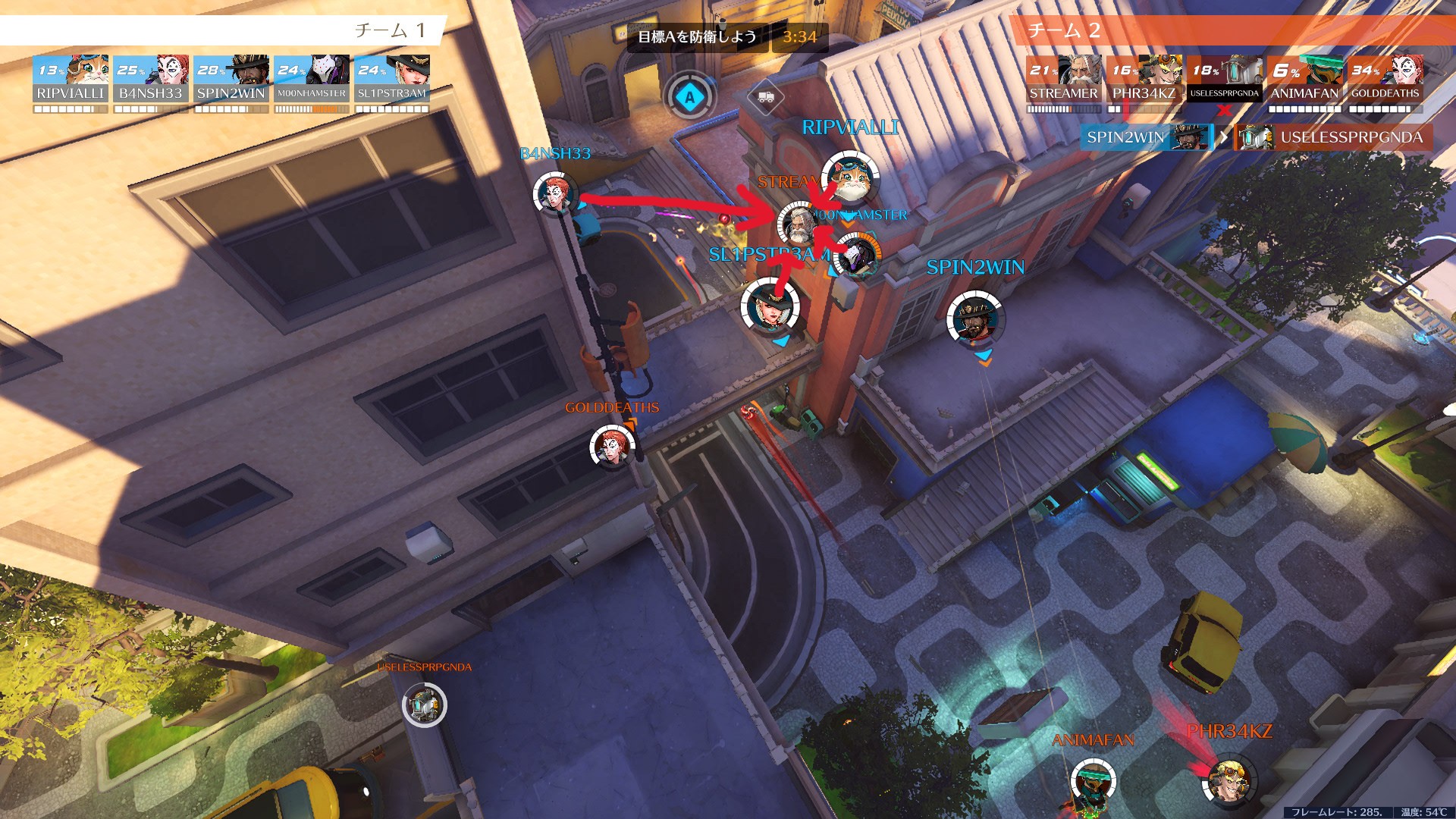Click USELESSPRPGNDA's robot portrait marker in the scene

(424, 705)
